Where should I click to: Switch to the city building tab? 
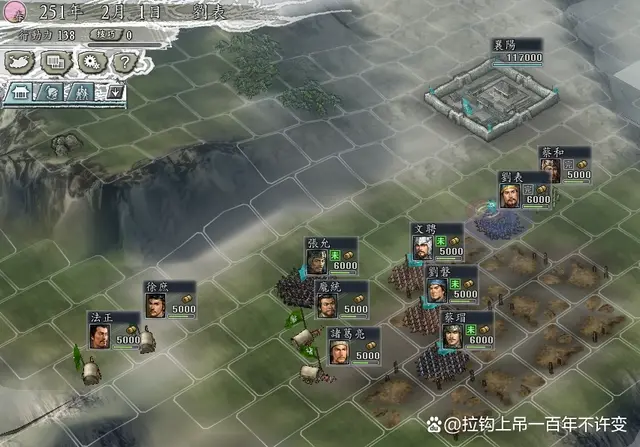tap(20, 92)
